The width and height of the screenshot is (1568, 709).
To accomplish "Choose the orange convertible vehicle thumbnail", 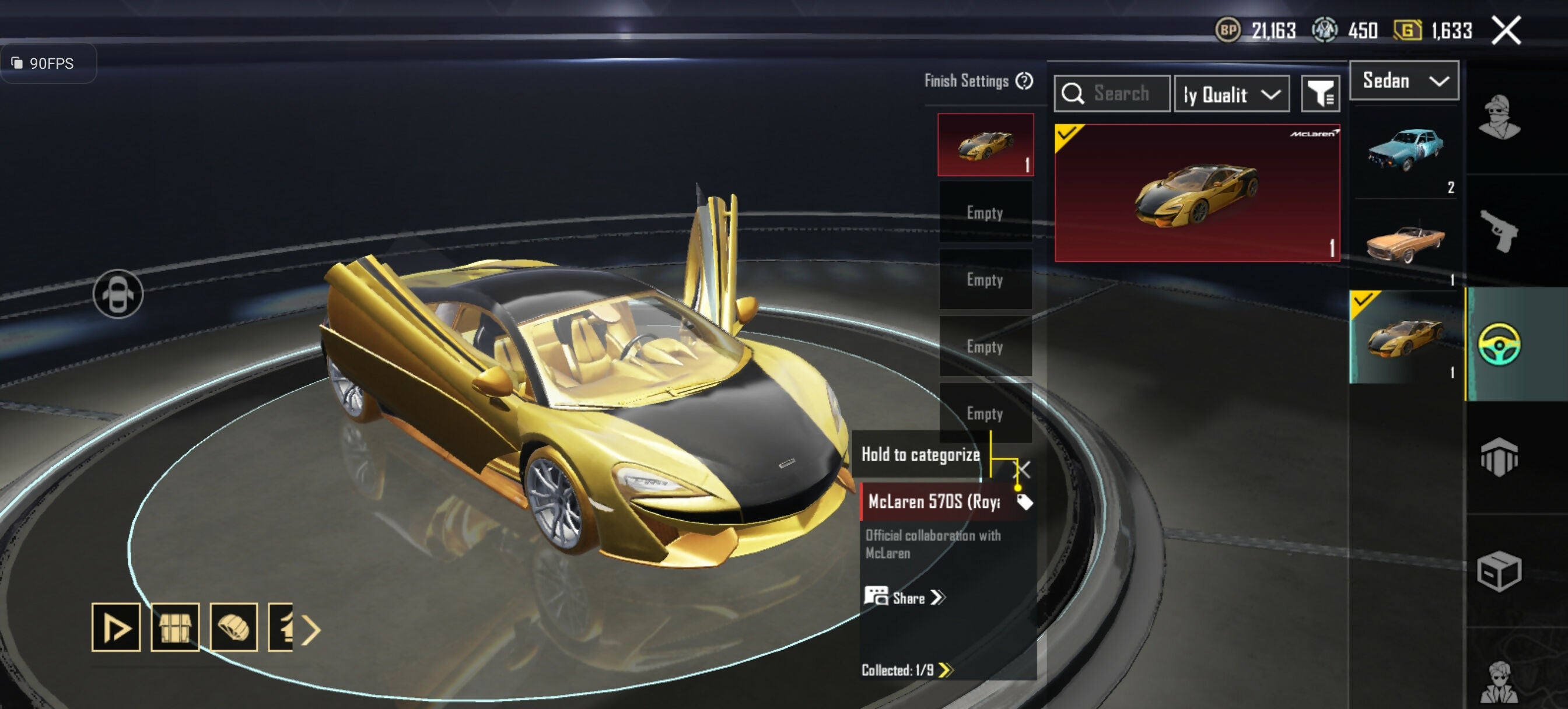I will [x=1404, y=244].
